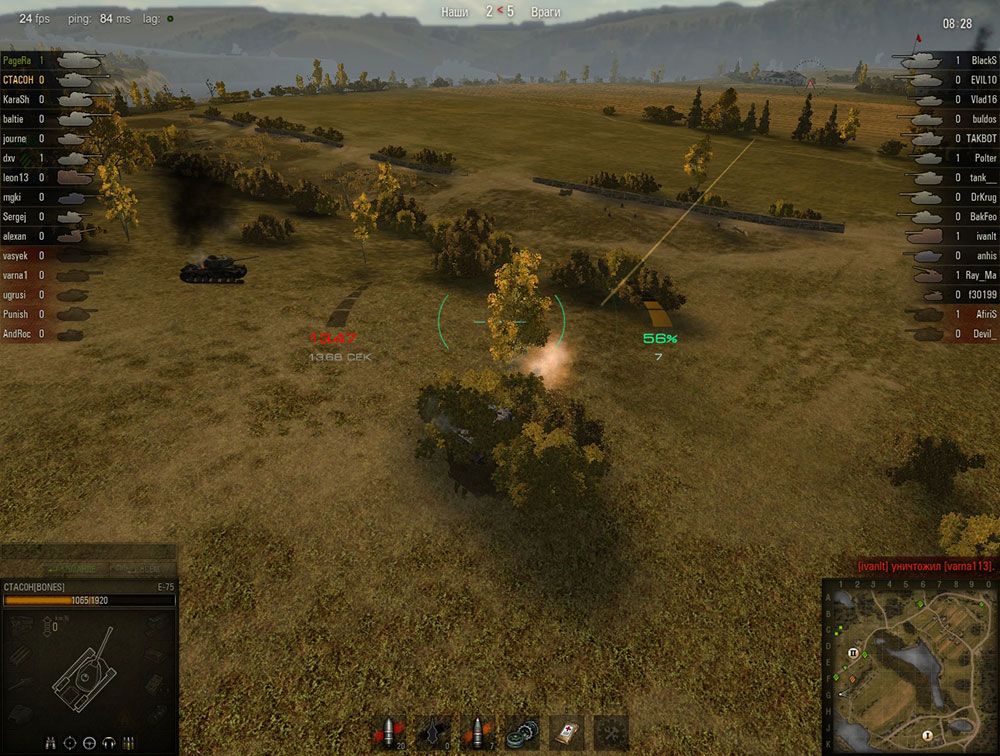
Task: Select player PageRa in the allied team list
Action: coord(18,61)
